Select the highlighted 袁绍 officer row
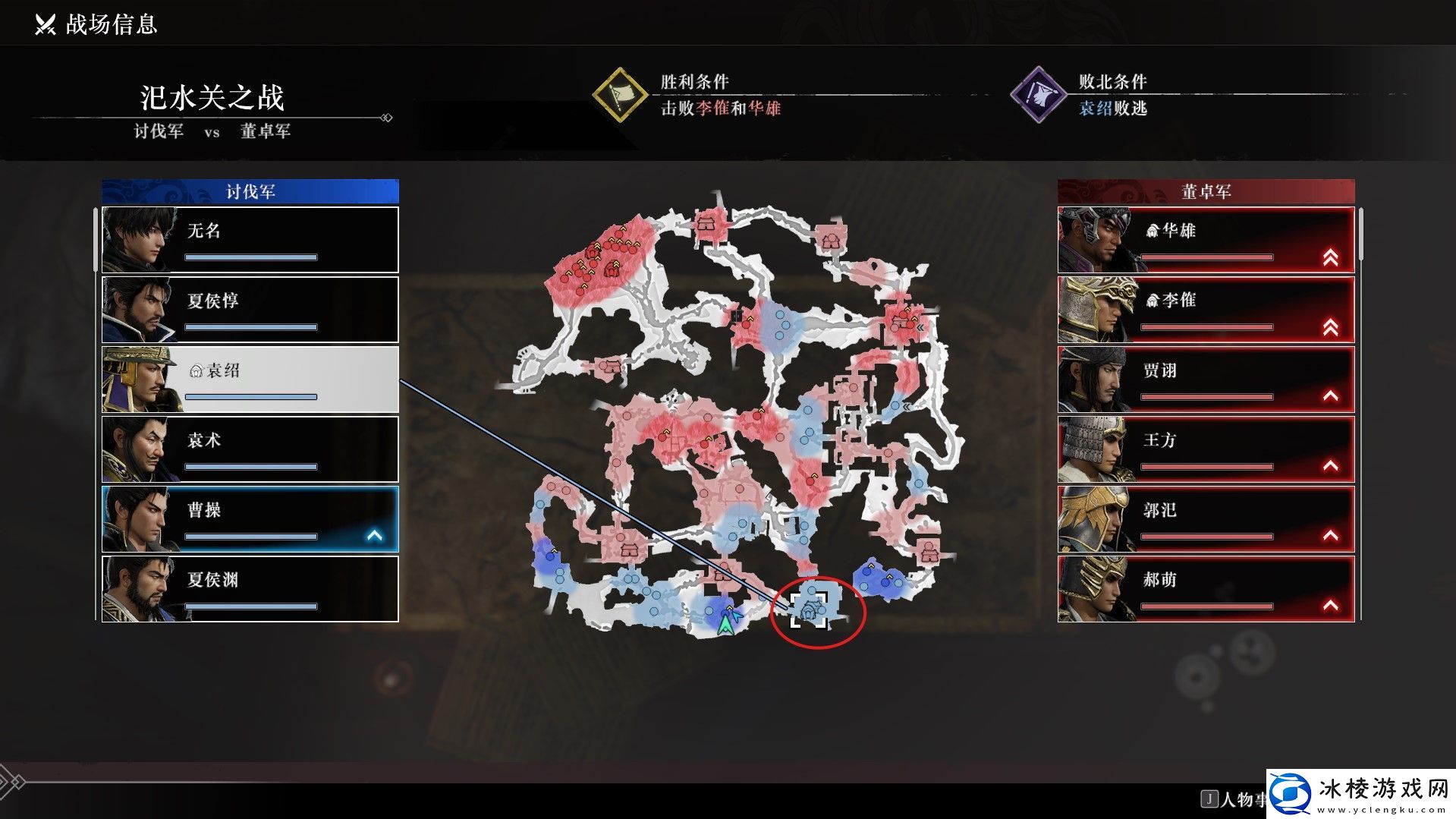Viewport: 1456px width, 819px height. 250,380
